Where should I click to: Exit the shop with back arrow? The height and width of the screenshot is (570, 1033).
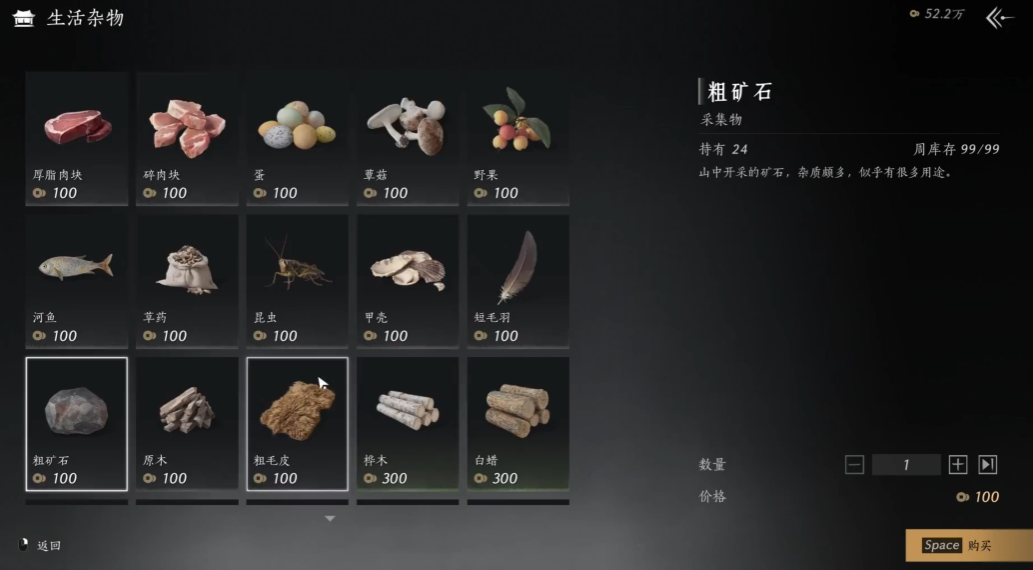coord(999,18)
